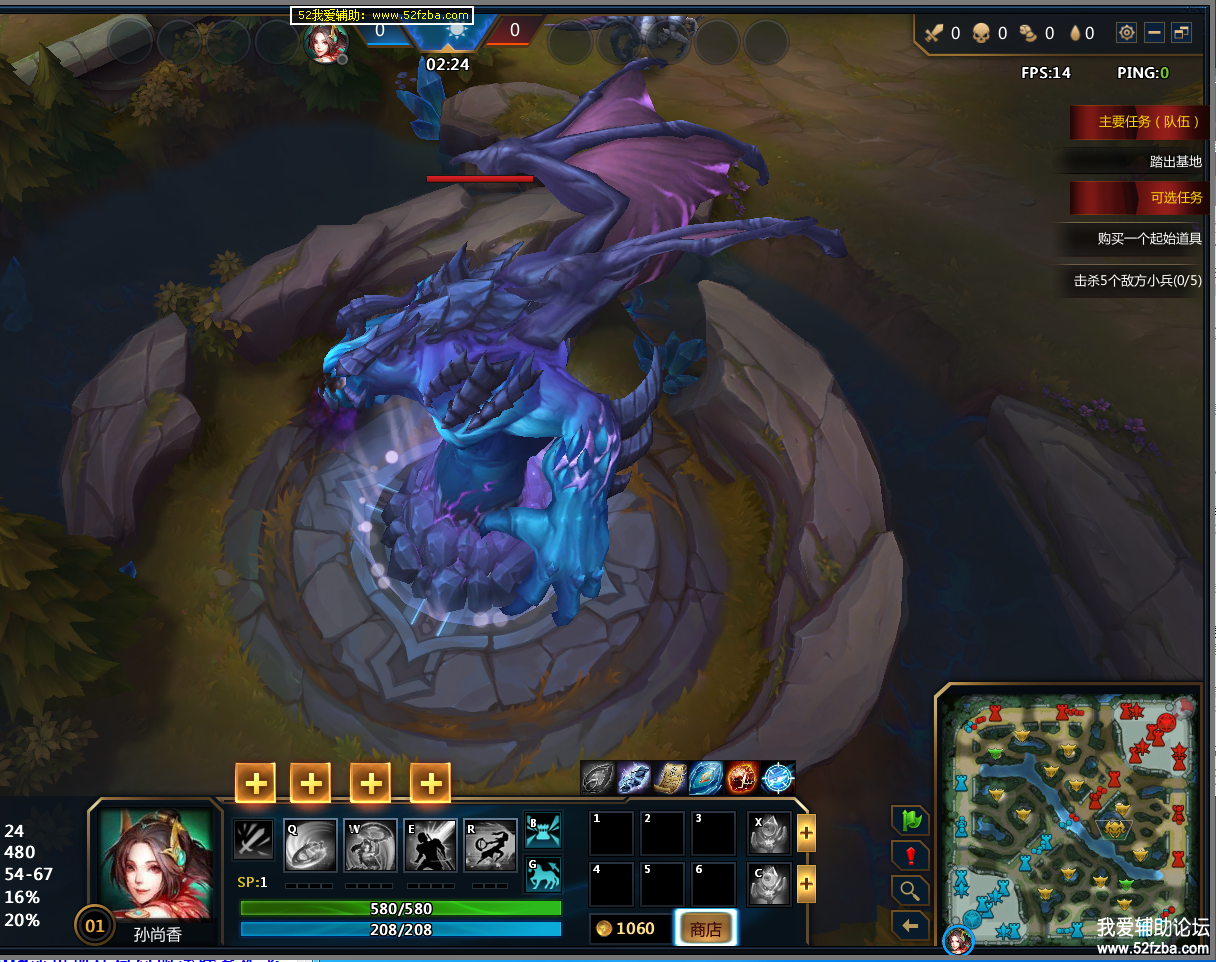Select the 主要任务 main quest header
The image size is (1216, 962).
1136,122
